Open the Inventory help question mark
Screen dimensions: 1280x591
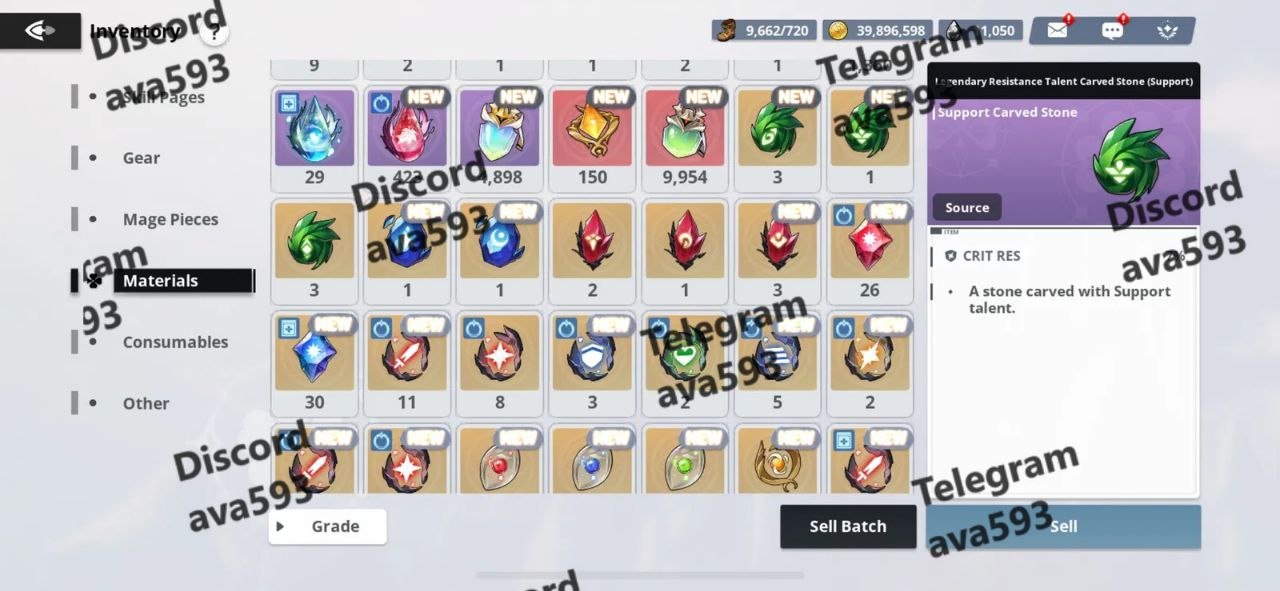pyautogui.click(x=213, y=32)
